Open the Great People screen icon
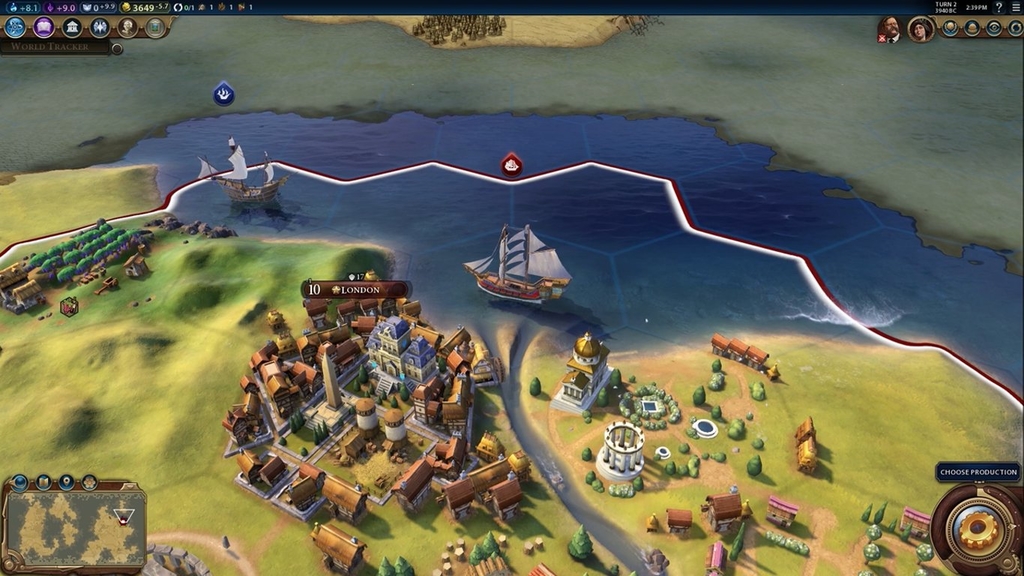Screen dimensions: 1024x576 (128, 28)
